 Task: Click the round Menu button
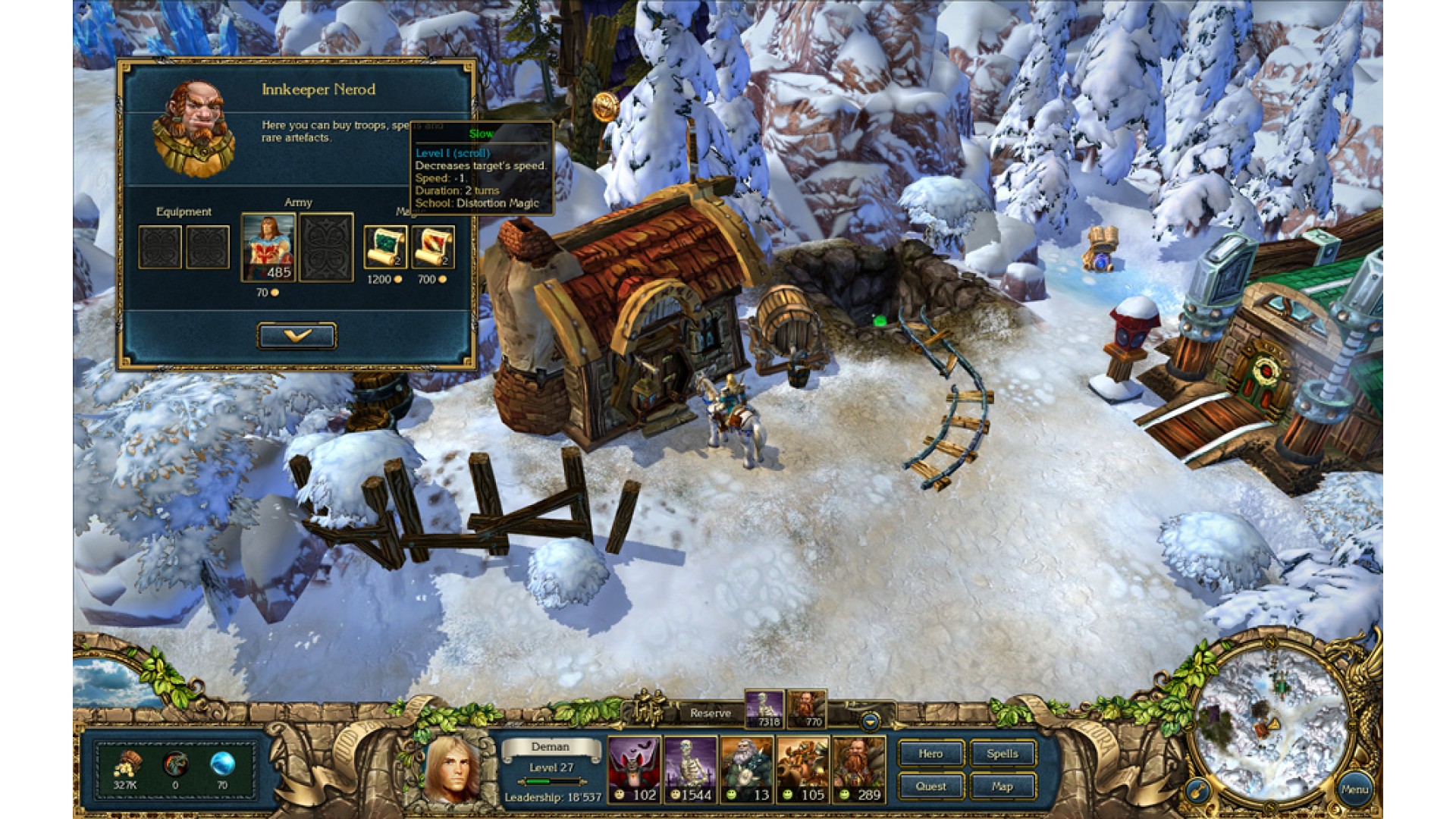click(x=1354, y=789)
